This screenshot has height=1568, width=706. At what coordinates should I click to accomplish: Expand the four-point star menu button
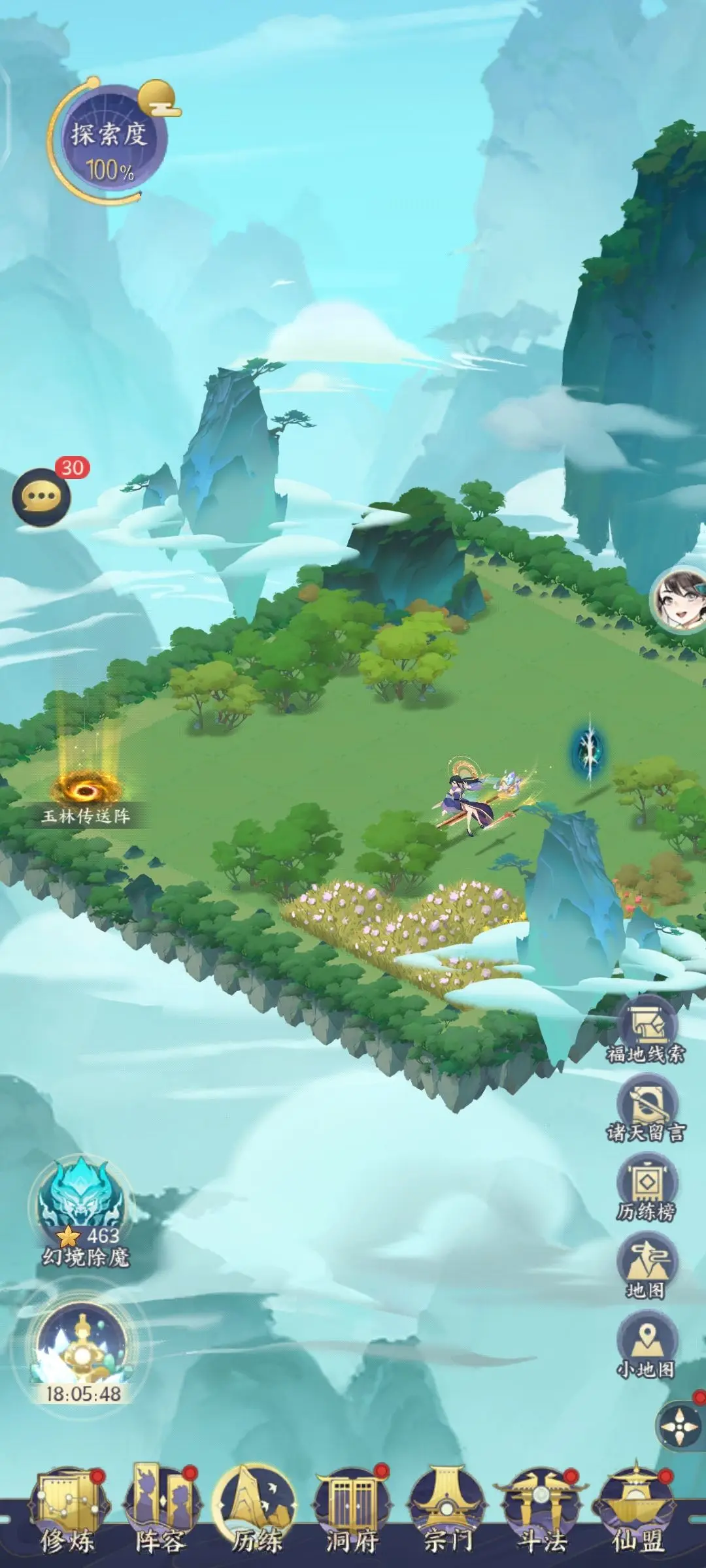[x=681, y=1427]
